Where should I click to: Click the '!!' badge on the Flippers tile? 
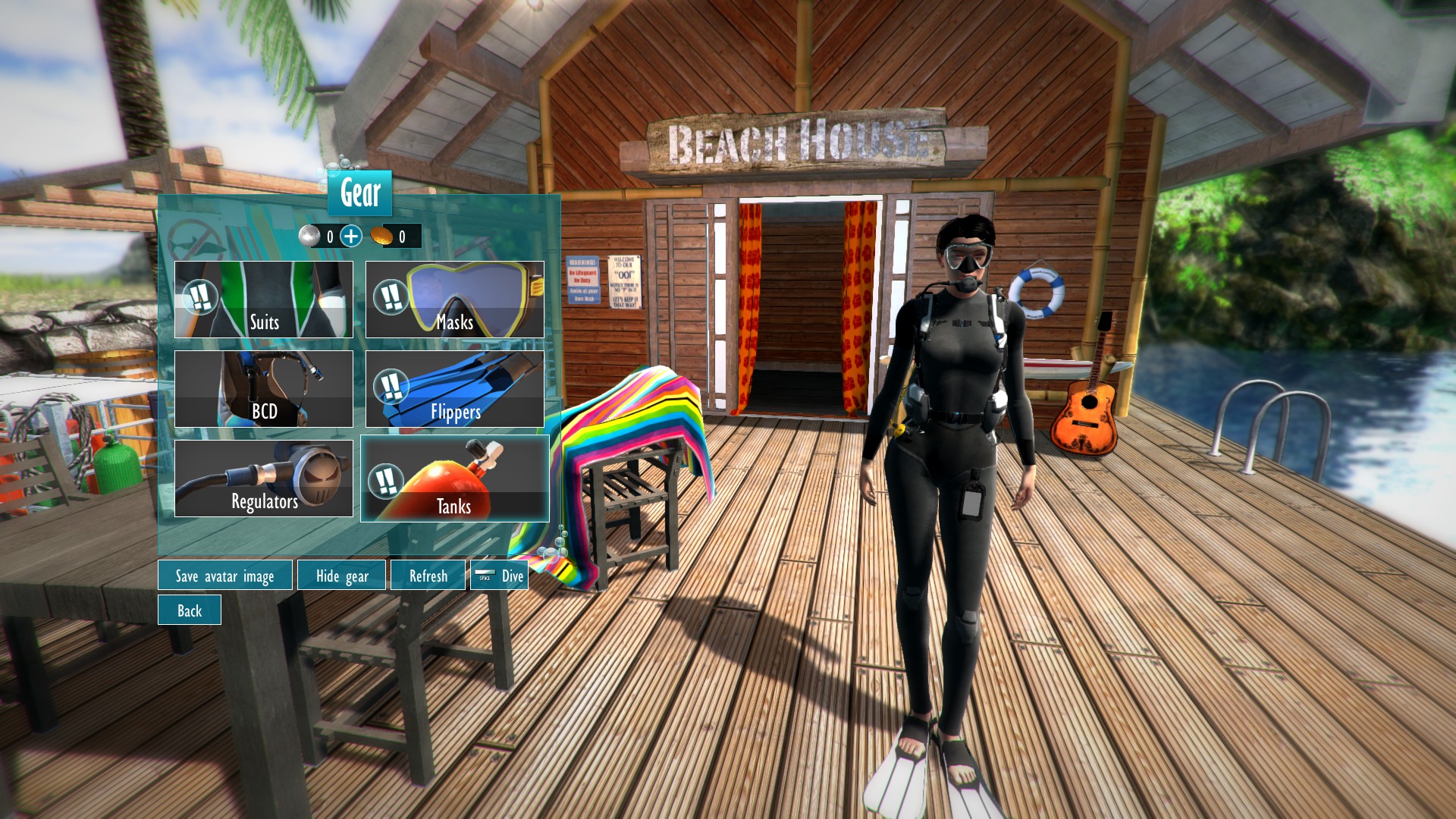coord(392,387)
